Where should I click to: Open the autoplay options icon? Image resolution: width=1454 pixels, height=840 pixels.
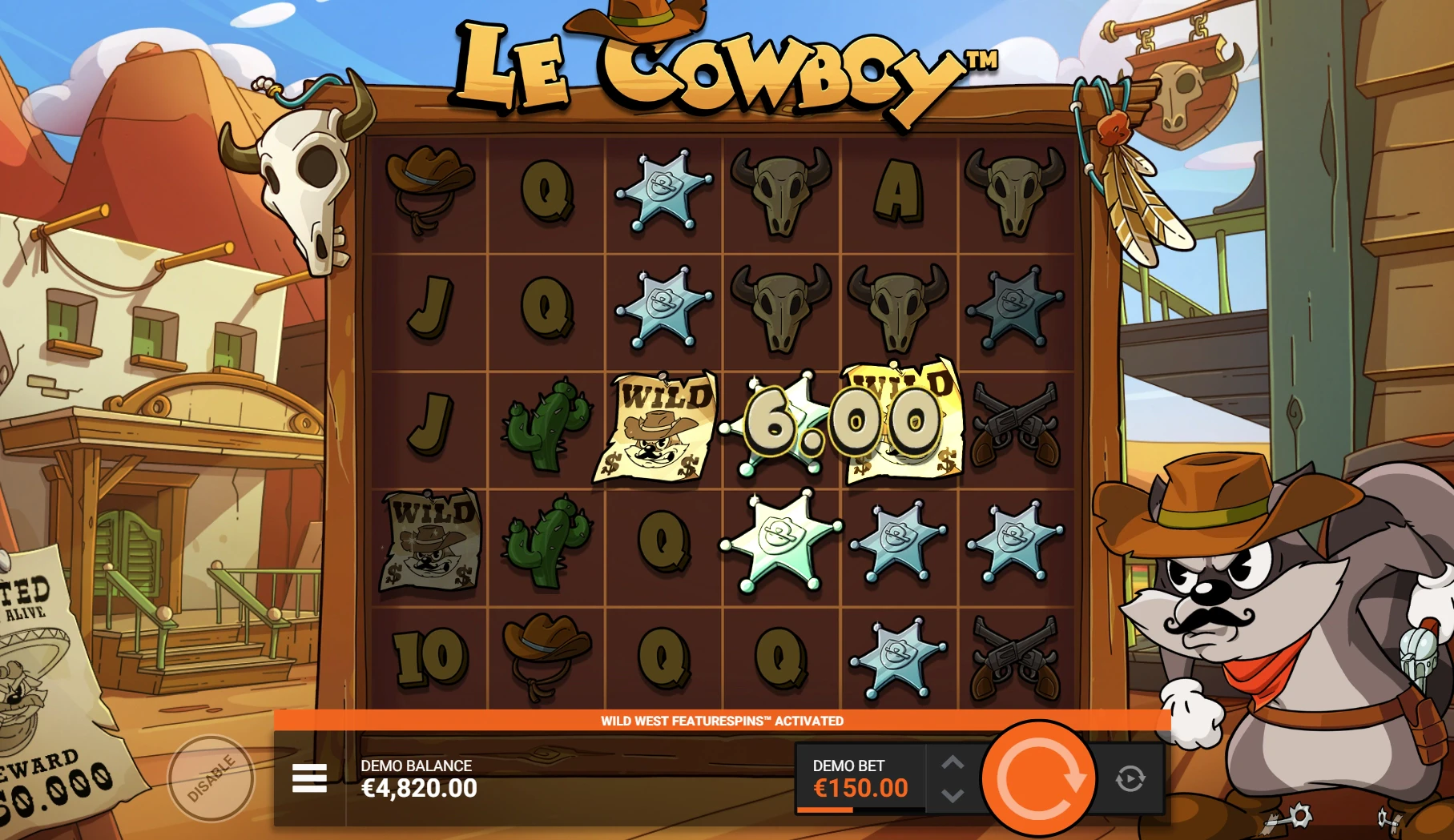1130,776
